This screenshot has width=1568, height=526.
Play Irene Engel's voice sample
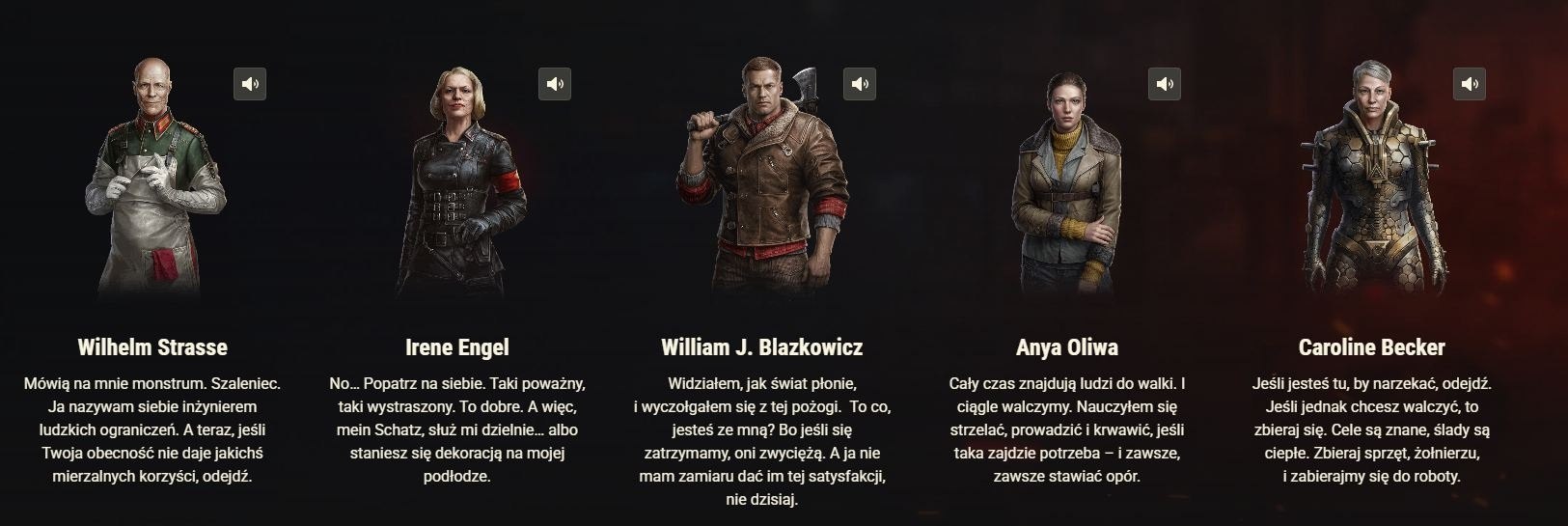point(555,84)
